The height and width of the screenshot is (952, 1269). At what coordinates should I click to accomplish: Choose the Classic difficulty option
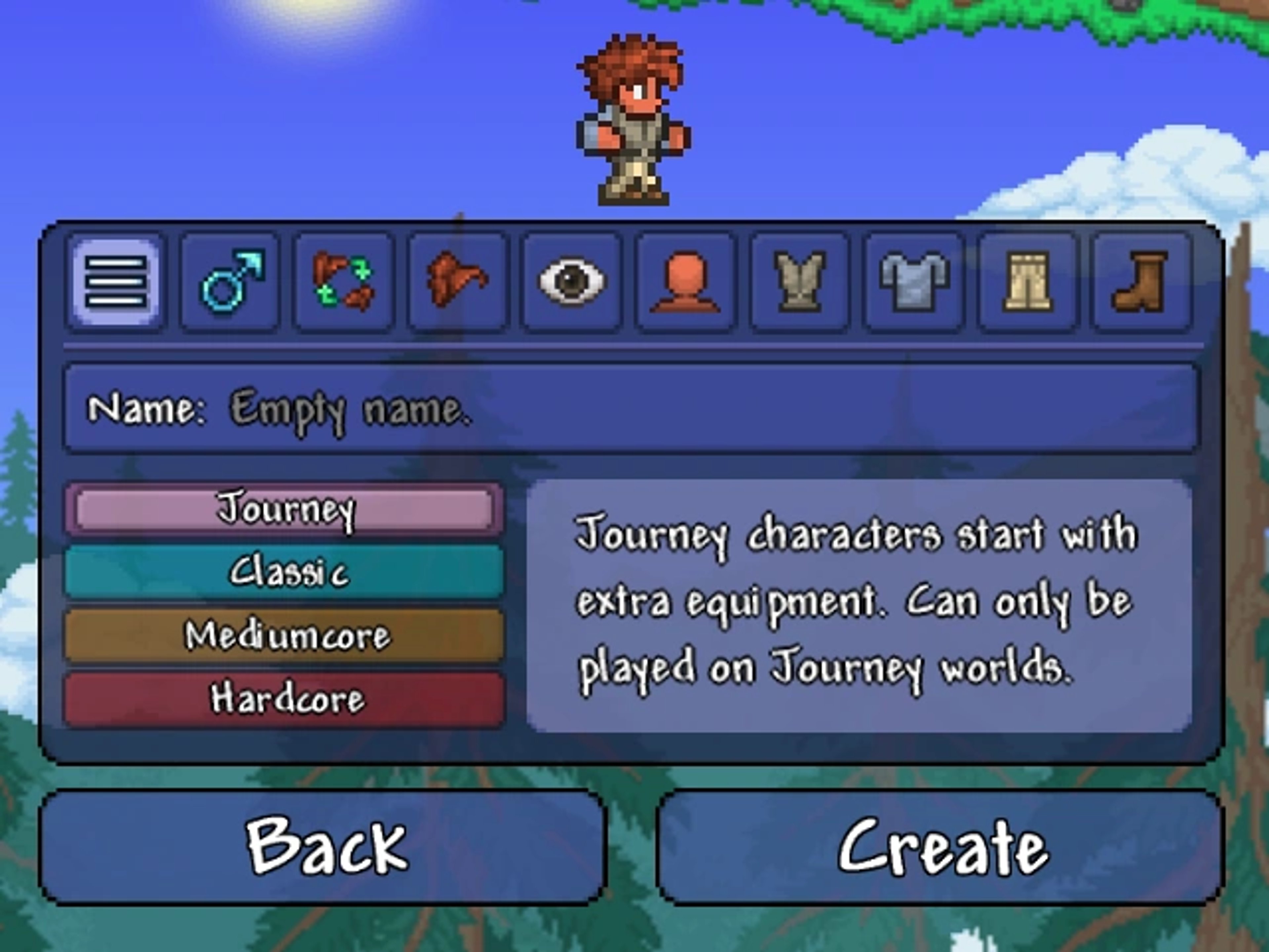pyautogui.click(x=285, y=571)
